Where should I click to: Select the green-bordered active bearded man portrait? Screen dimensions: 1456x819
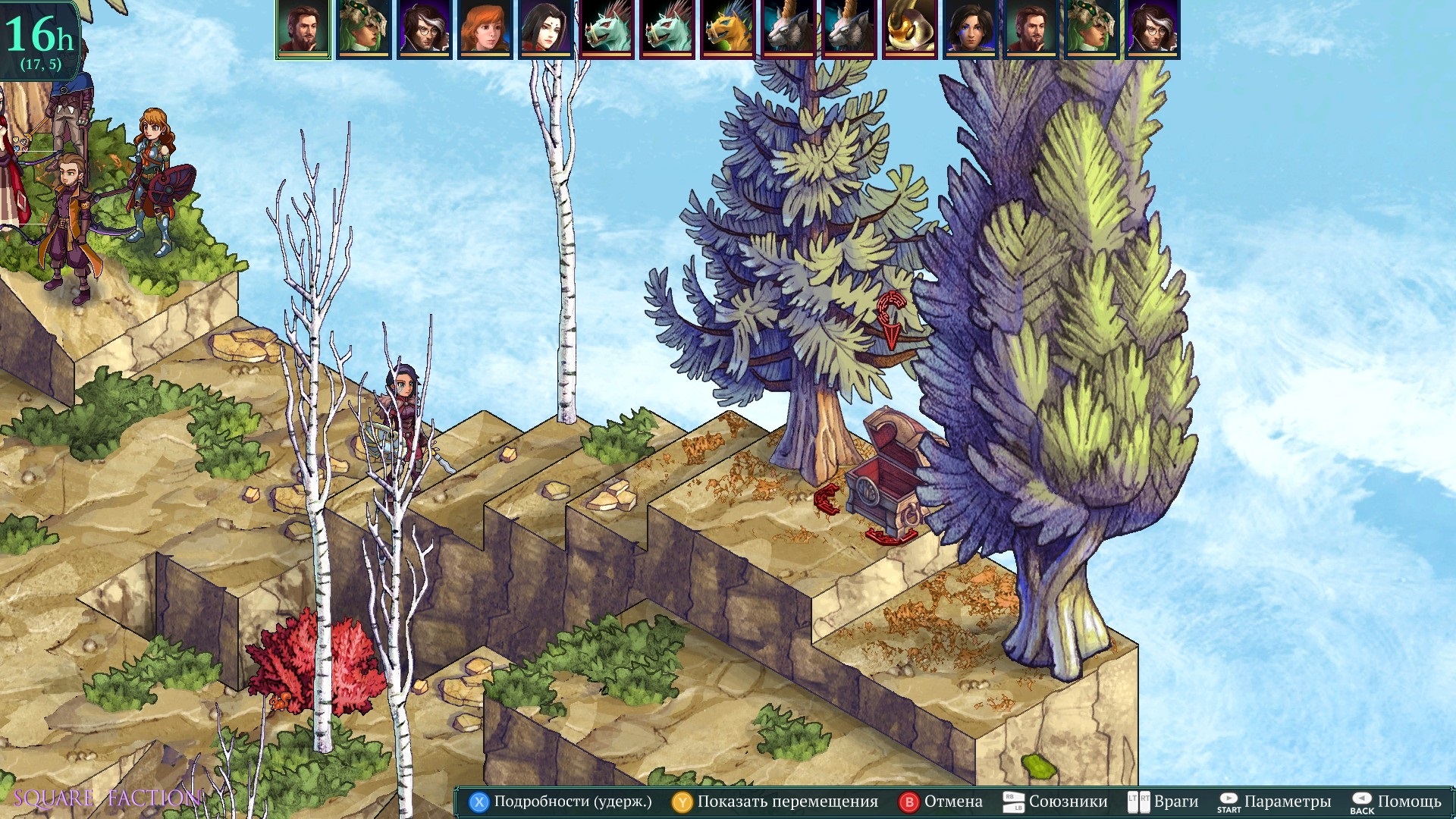click(x=303, y=30)
